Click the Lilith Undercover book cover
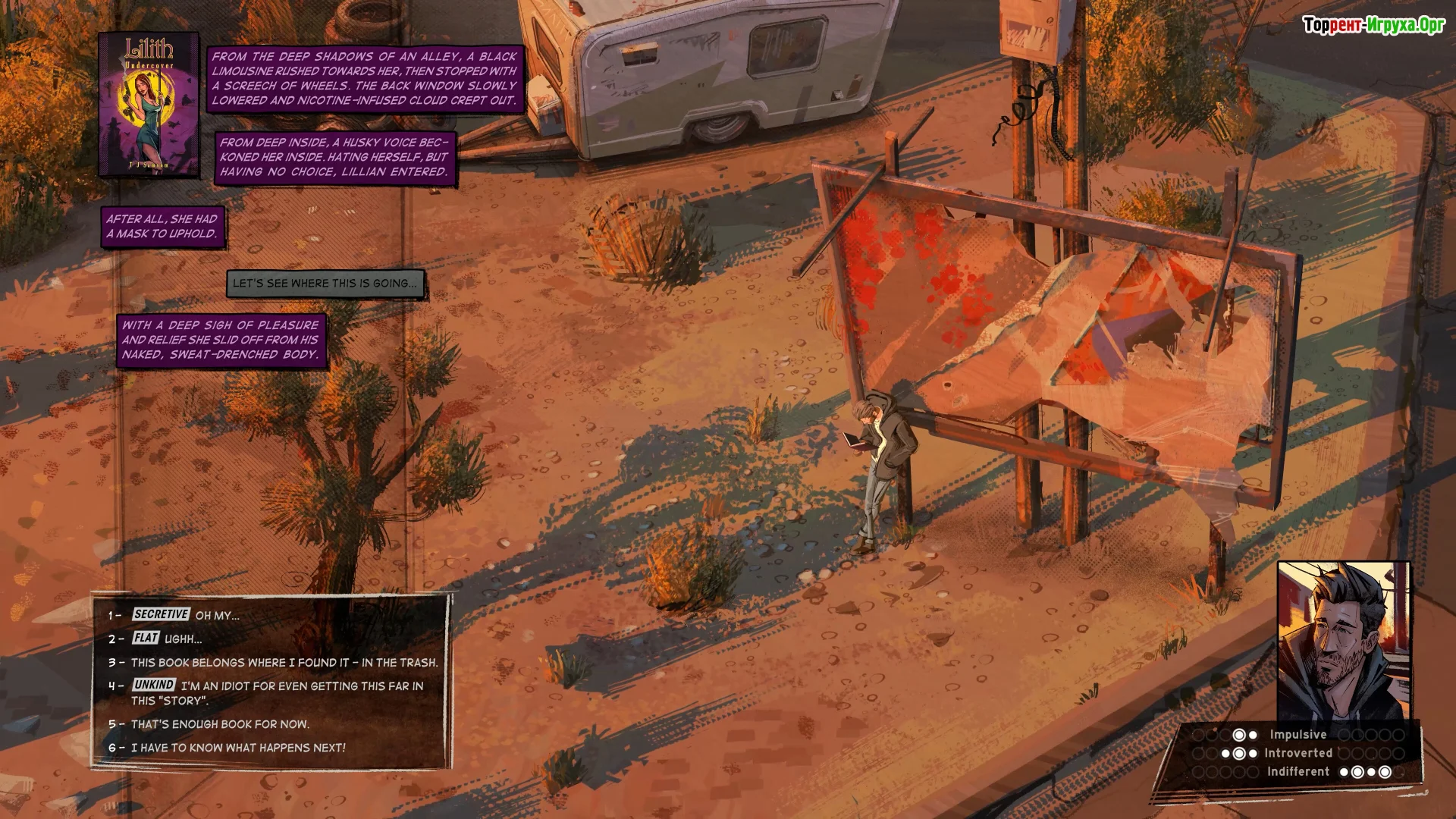This screenshot has height=819, width=1456. click(x=149, y=105)
